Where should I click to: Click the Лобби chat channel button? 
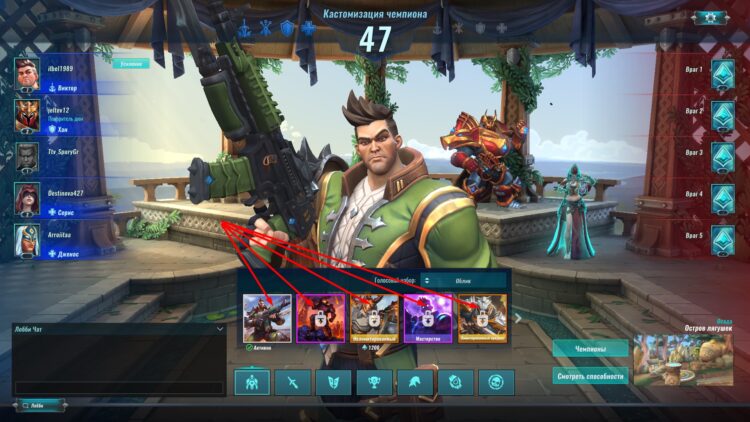click(40, 405)
